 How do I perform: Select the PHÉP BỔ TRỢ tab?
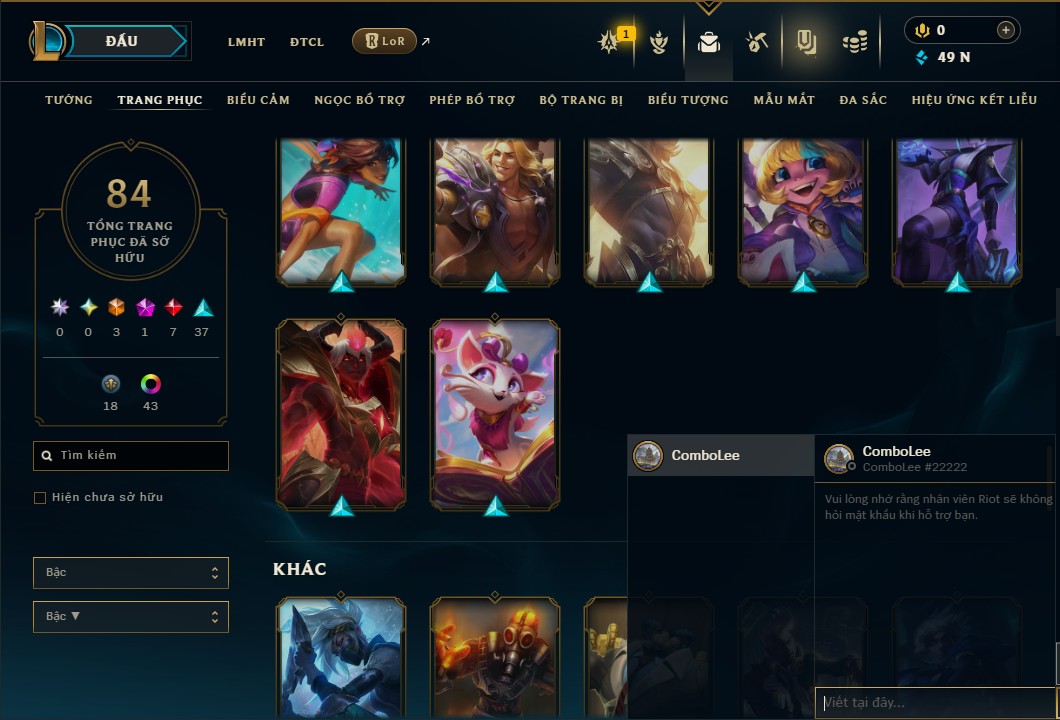pos(472,100)
